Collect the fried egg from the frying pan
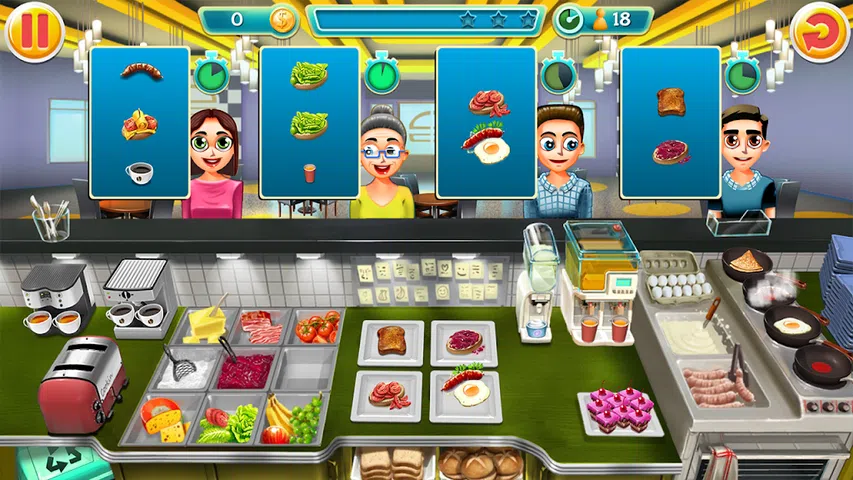Screen dimensions: 853x480 [790, 325]
